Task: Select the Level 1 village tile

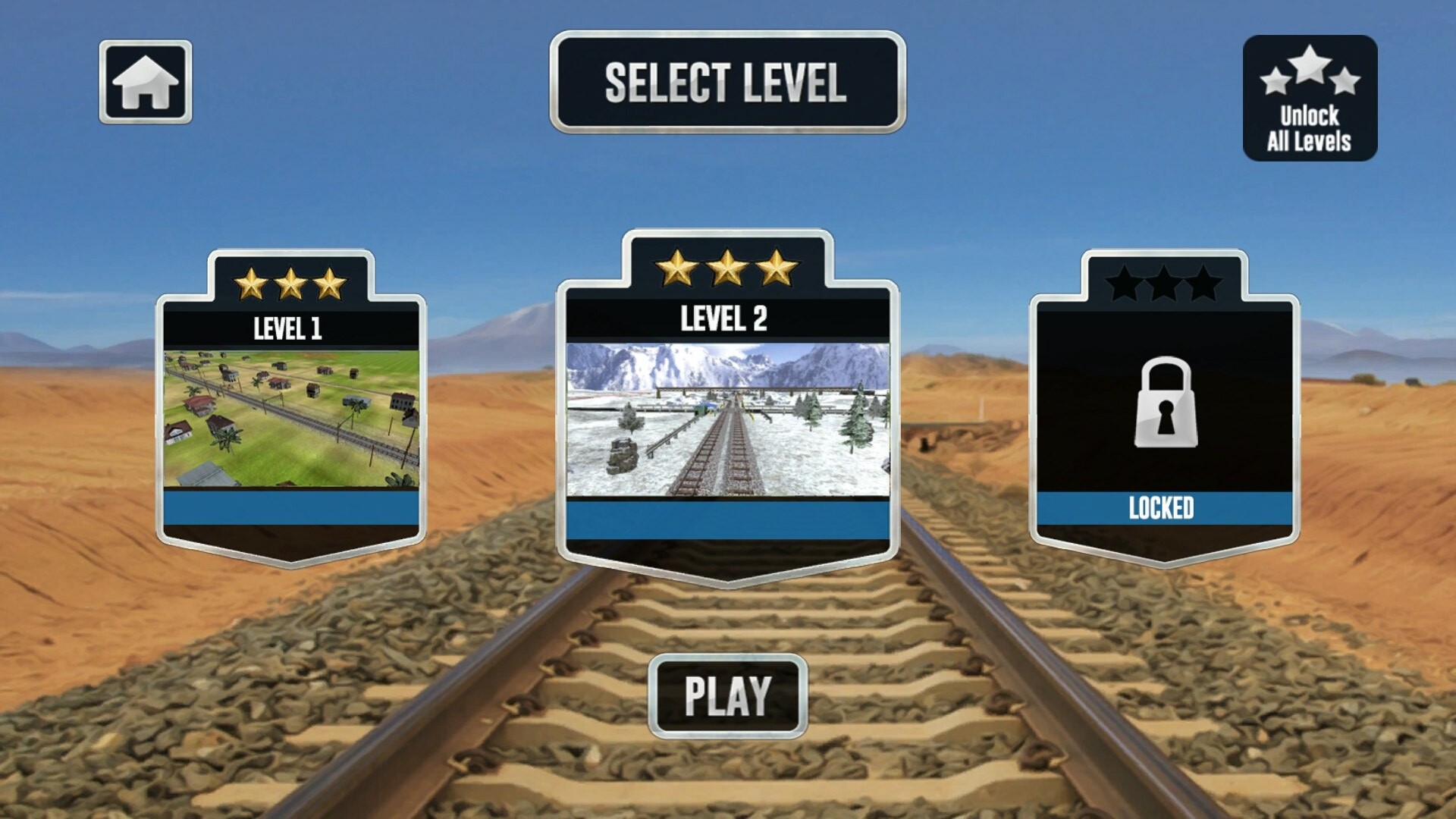Action: click(x=291, y=417)
